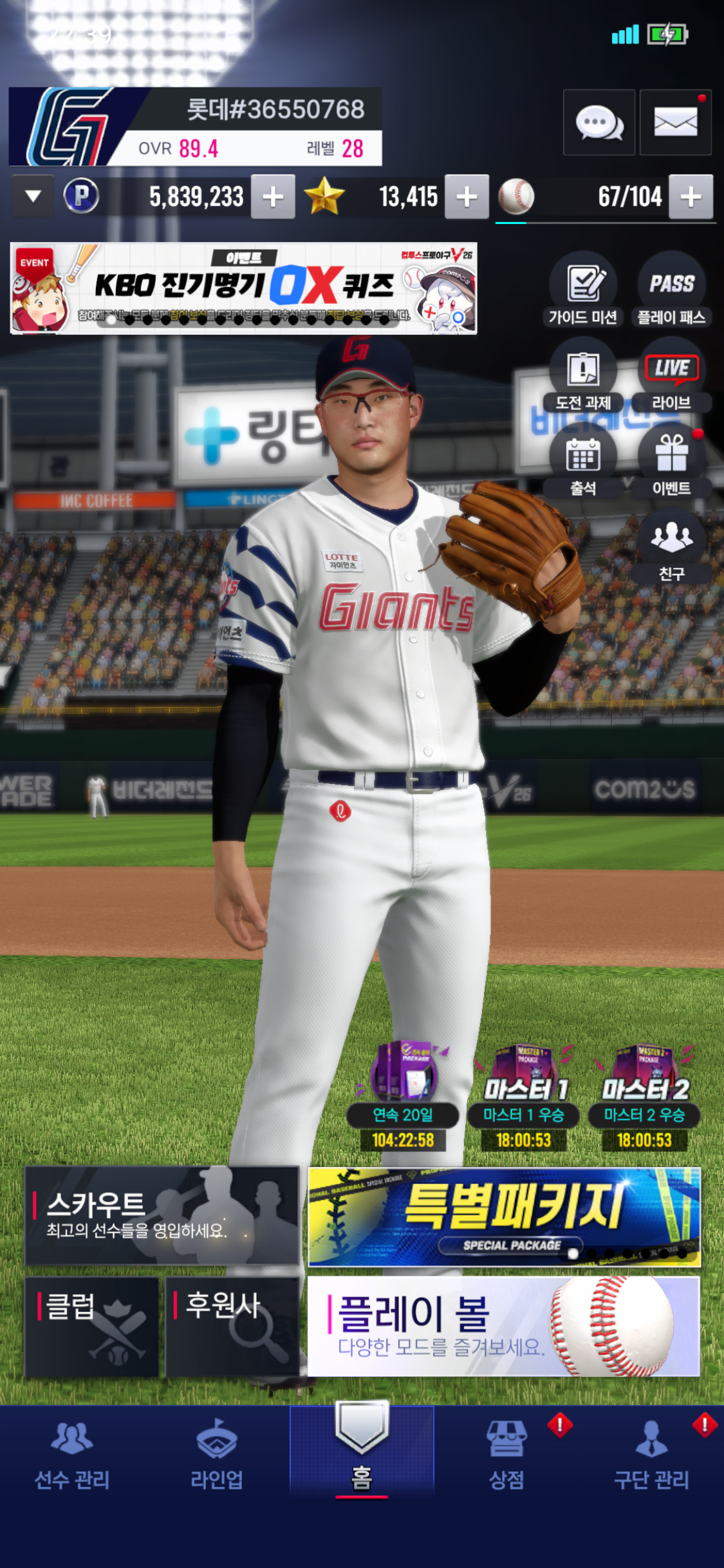
Task: Add more gold stars with plus button
Action: pyautogui.click(x=467, y=197)
